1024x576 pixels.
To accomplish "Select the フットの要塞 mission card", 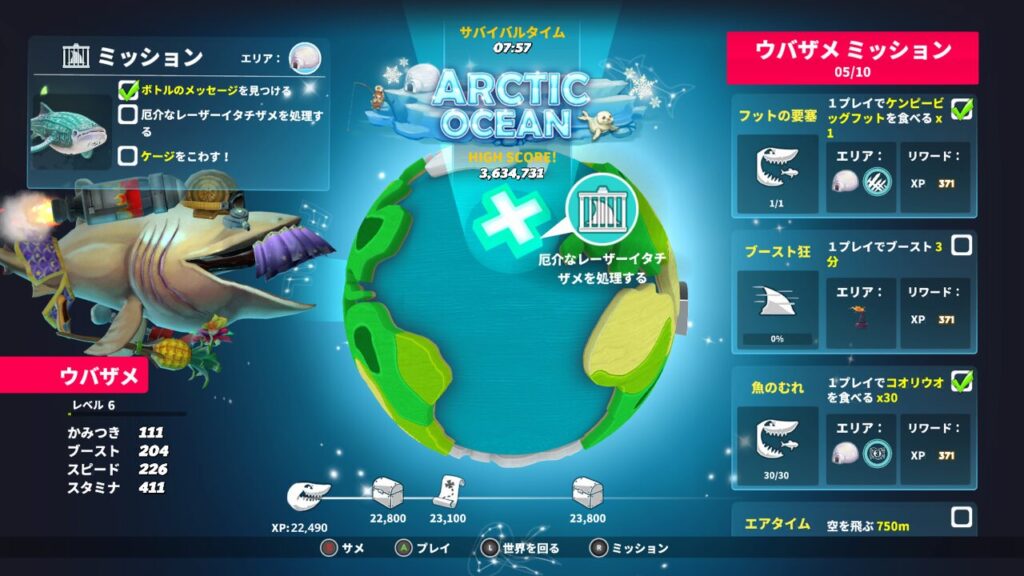I will pos(853,155).
